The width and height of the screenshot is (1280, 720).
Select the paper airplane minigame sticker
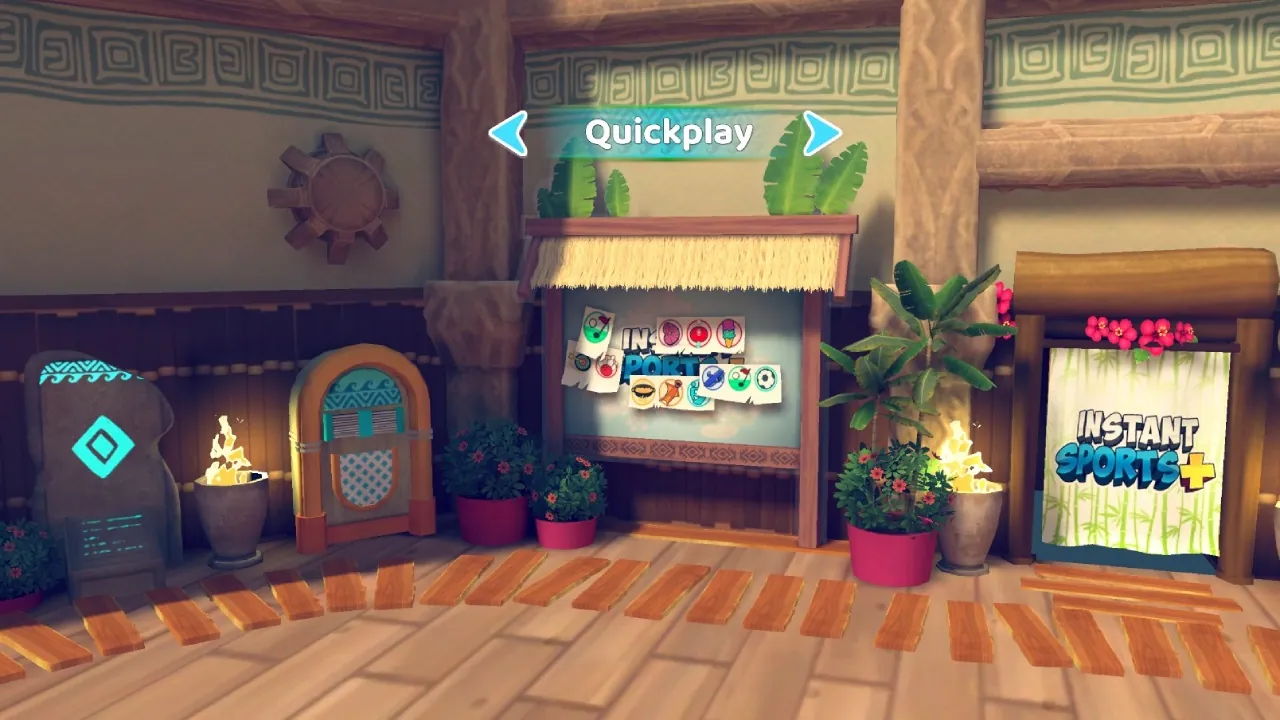pos(714,377)
